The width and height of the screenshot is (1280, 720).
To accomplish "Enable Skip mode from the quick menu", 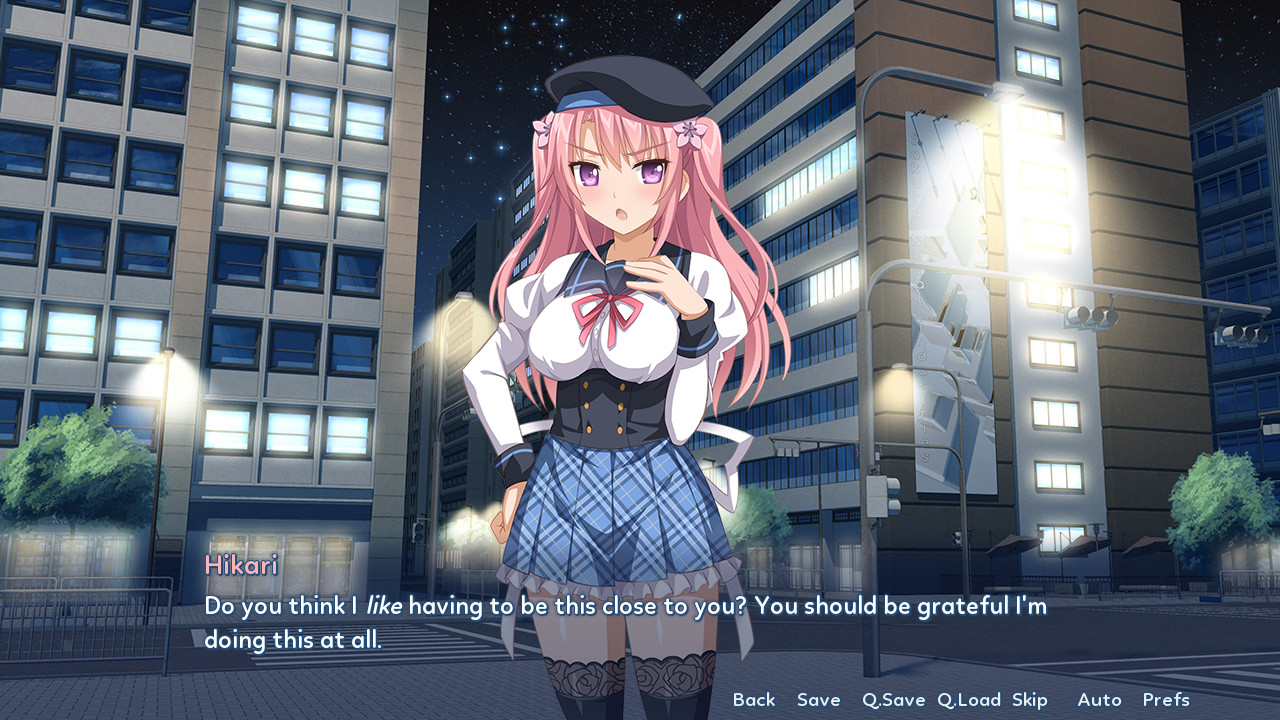I will pos(1032,700).
